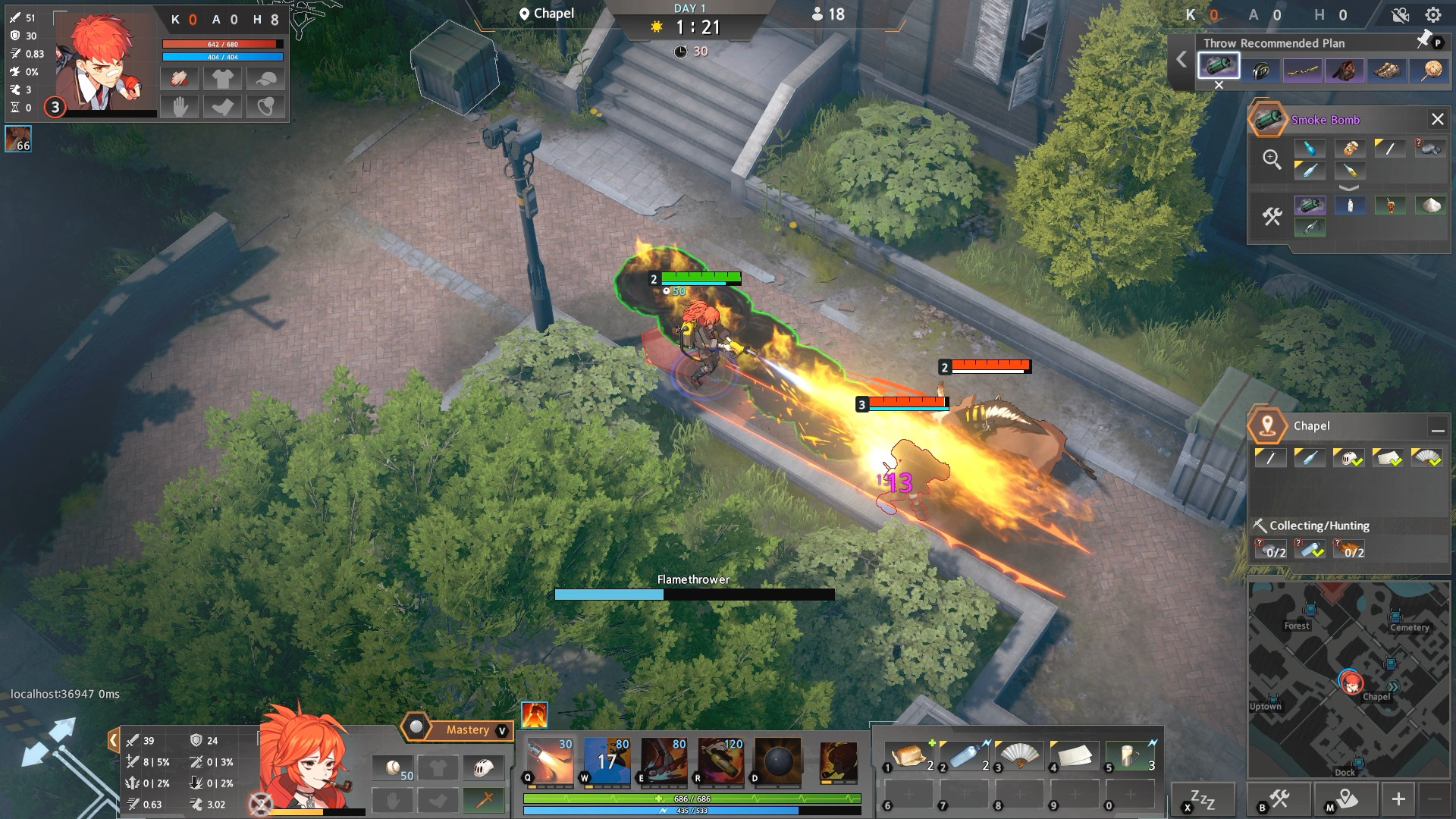Click the minimap
Screen dimensions: 1456x819
click(x=1348, y=679)
